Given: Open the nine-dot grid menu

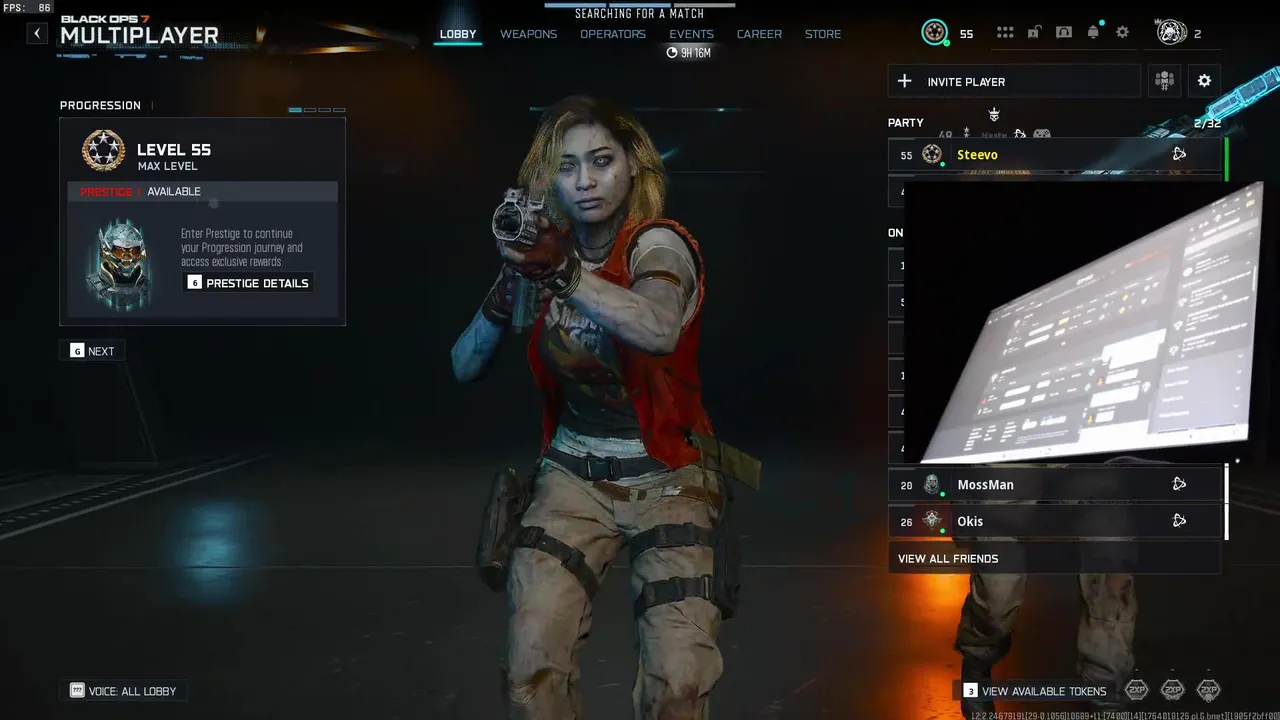Looking at the screenshot, I should tap(1005, 33).
